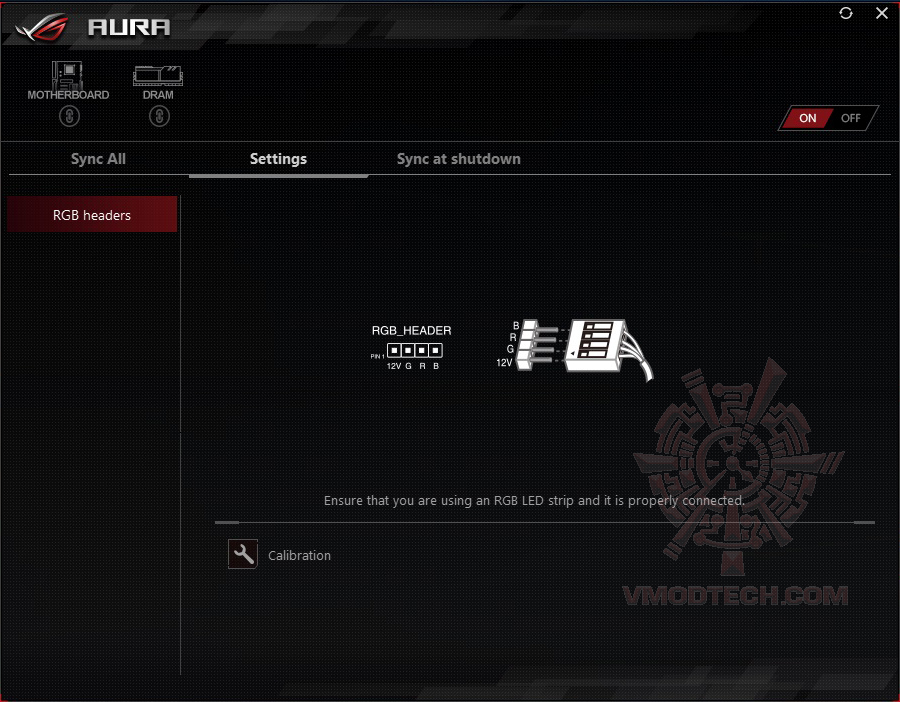Open the Calibration tool
Screen dimensions: 900x702
[243, 555]
